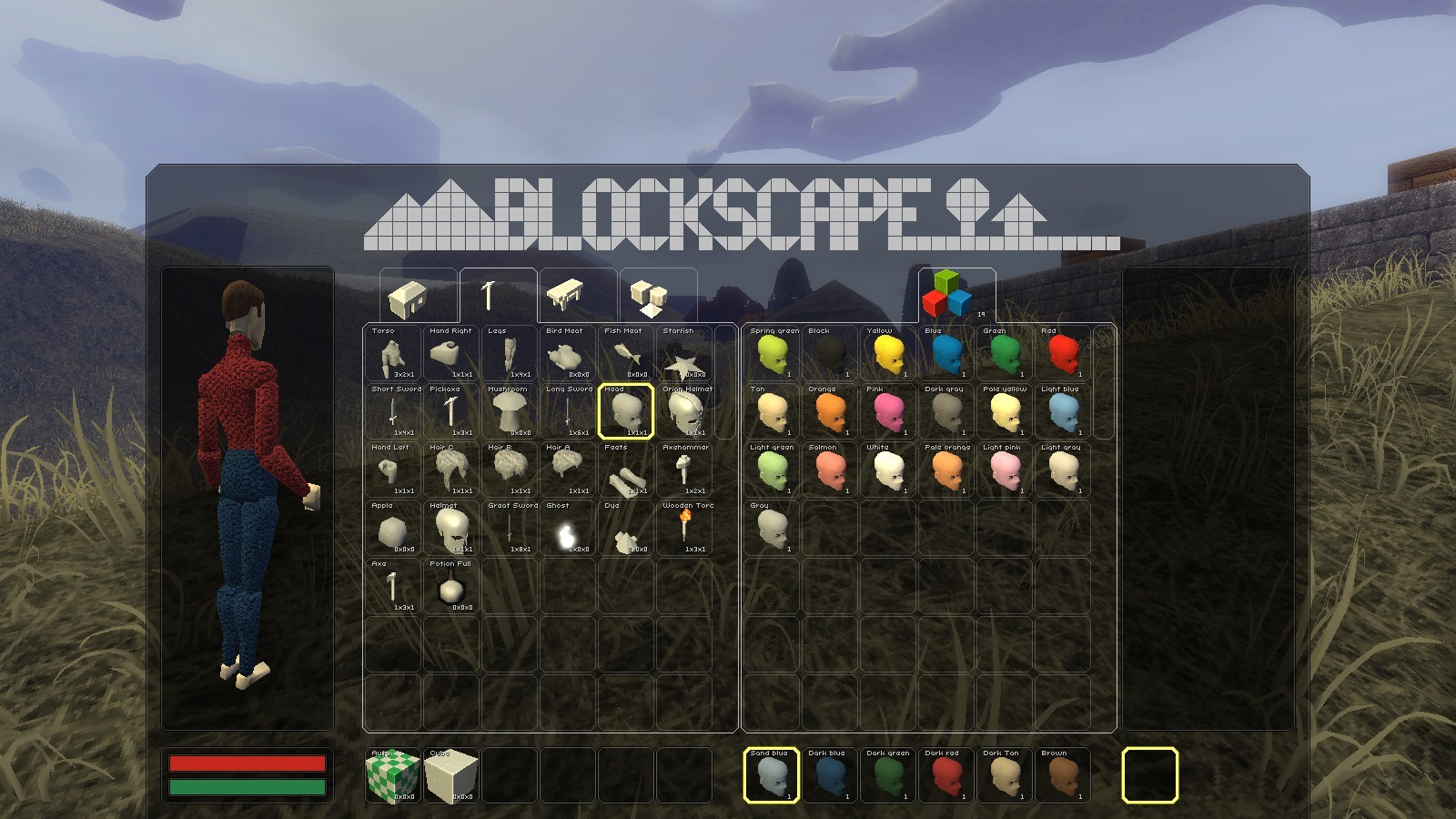Viewport: 1456px width, 819px height.
Task: Select the Feets item
Action: [x=628, y=471]
